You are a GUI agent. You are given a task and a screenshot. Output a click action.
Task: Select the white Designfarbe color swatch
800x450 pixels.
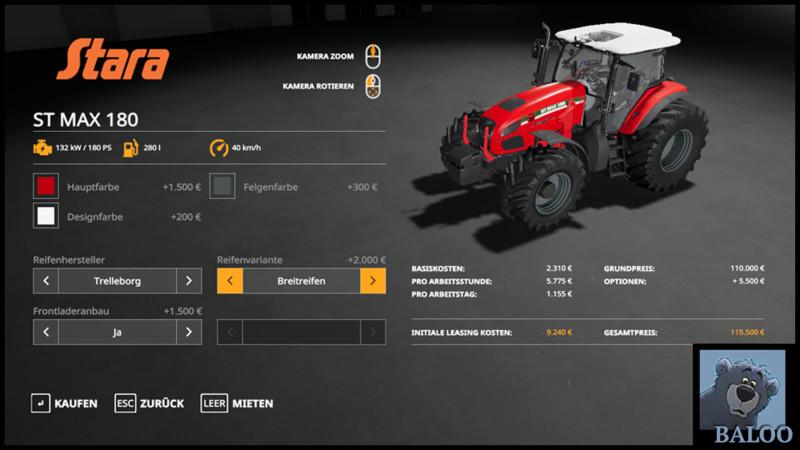coord(46,216)
